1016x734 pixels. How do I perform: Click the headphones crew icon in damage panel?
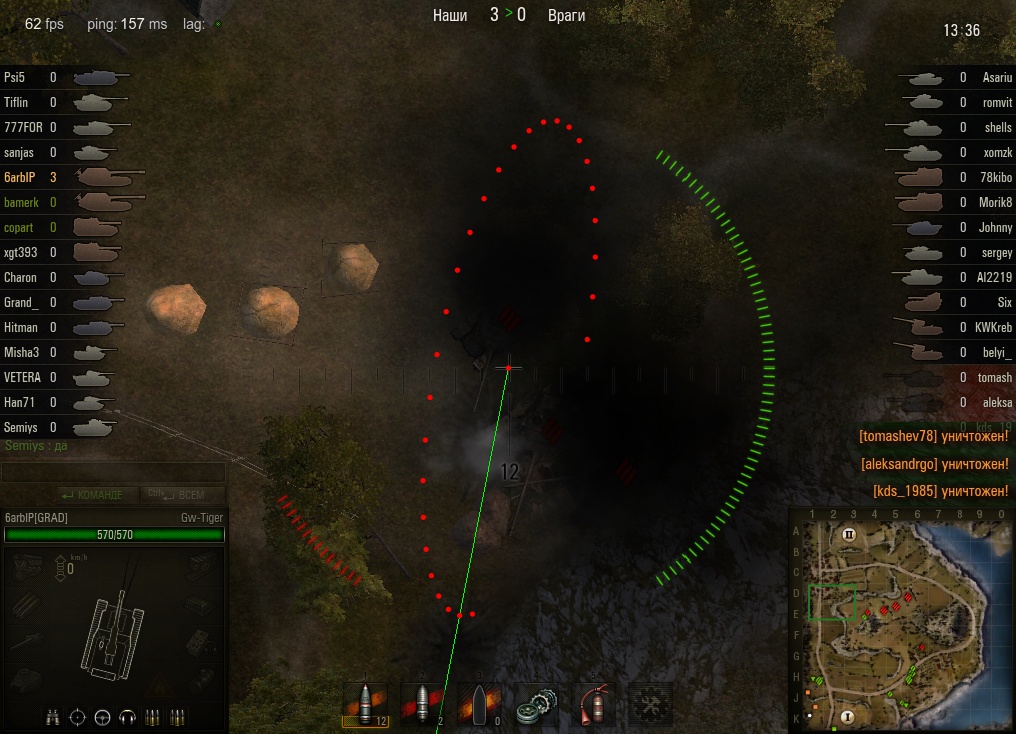pos(127,716)
